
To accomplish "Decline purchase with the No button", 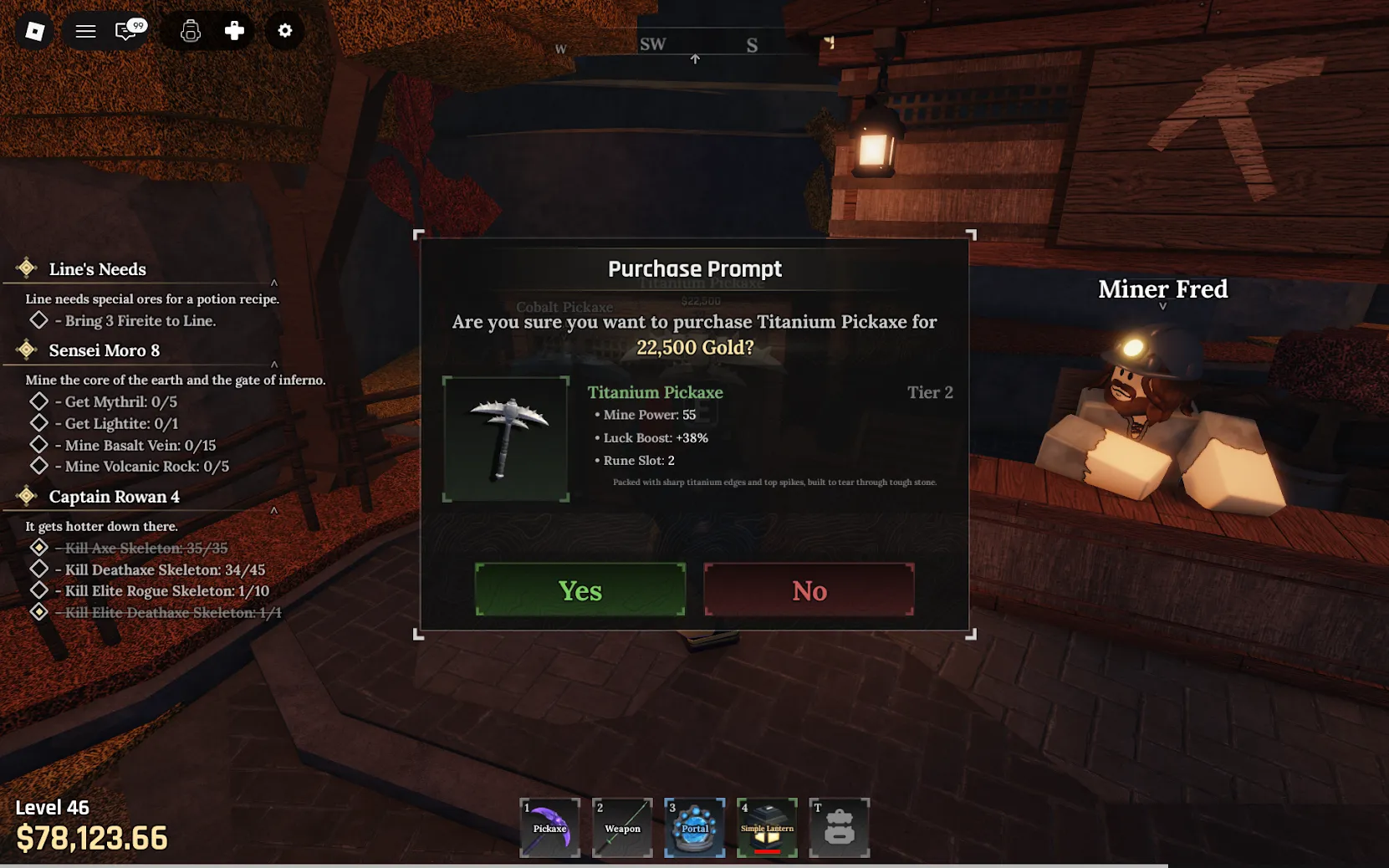I will click(809, 590).
